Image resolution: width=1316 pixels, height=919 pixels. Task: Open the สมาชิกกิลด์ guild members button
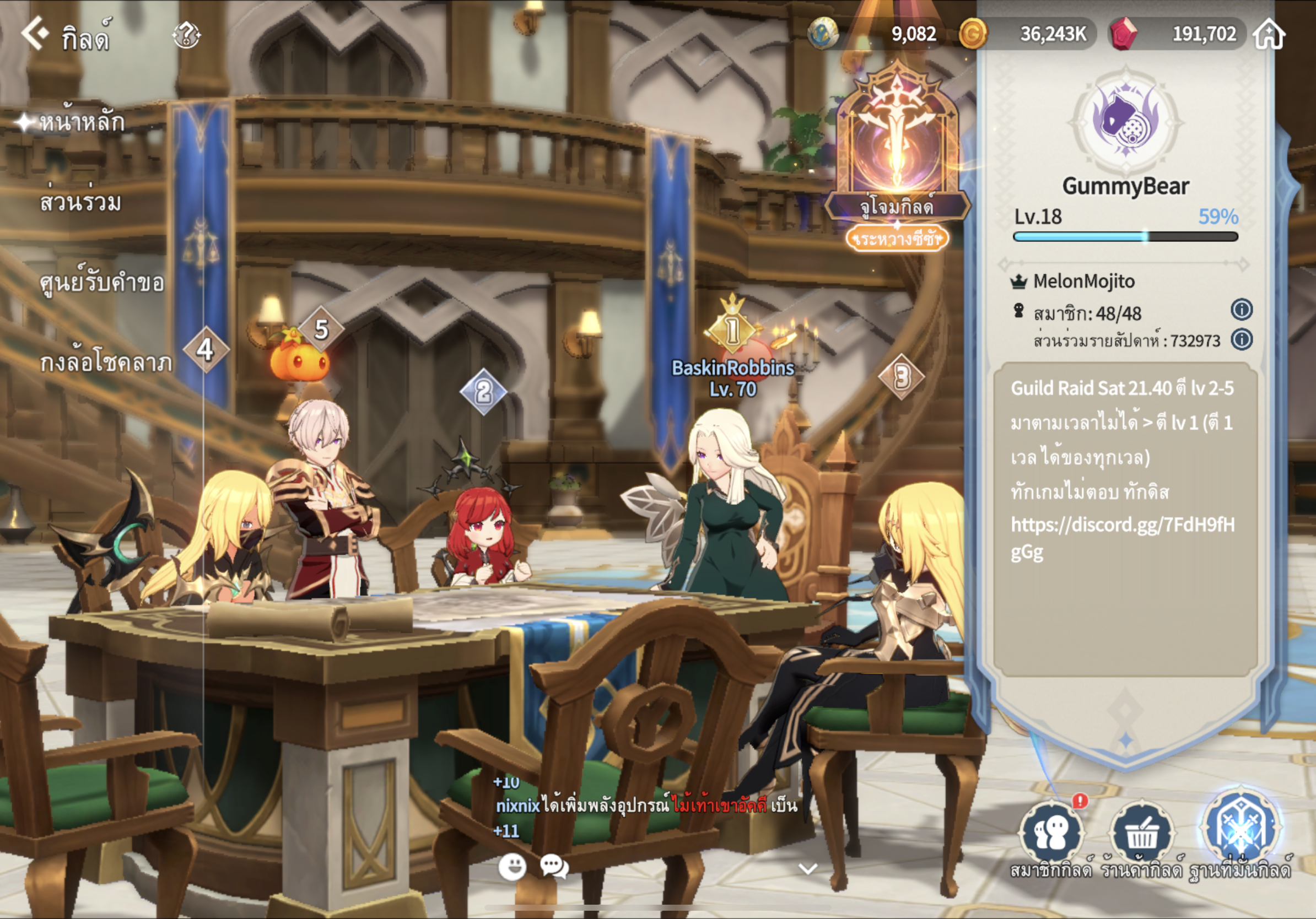(1050, 834)
